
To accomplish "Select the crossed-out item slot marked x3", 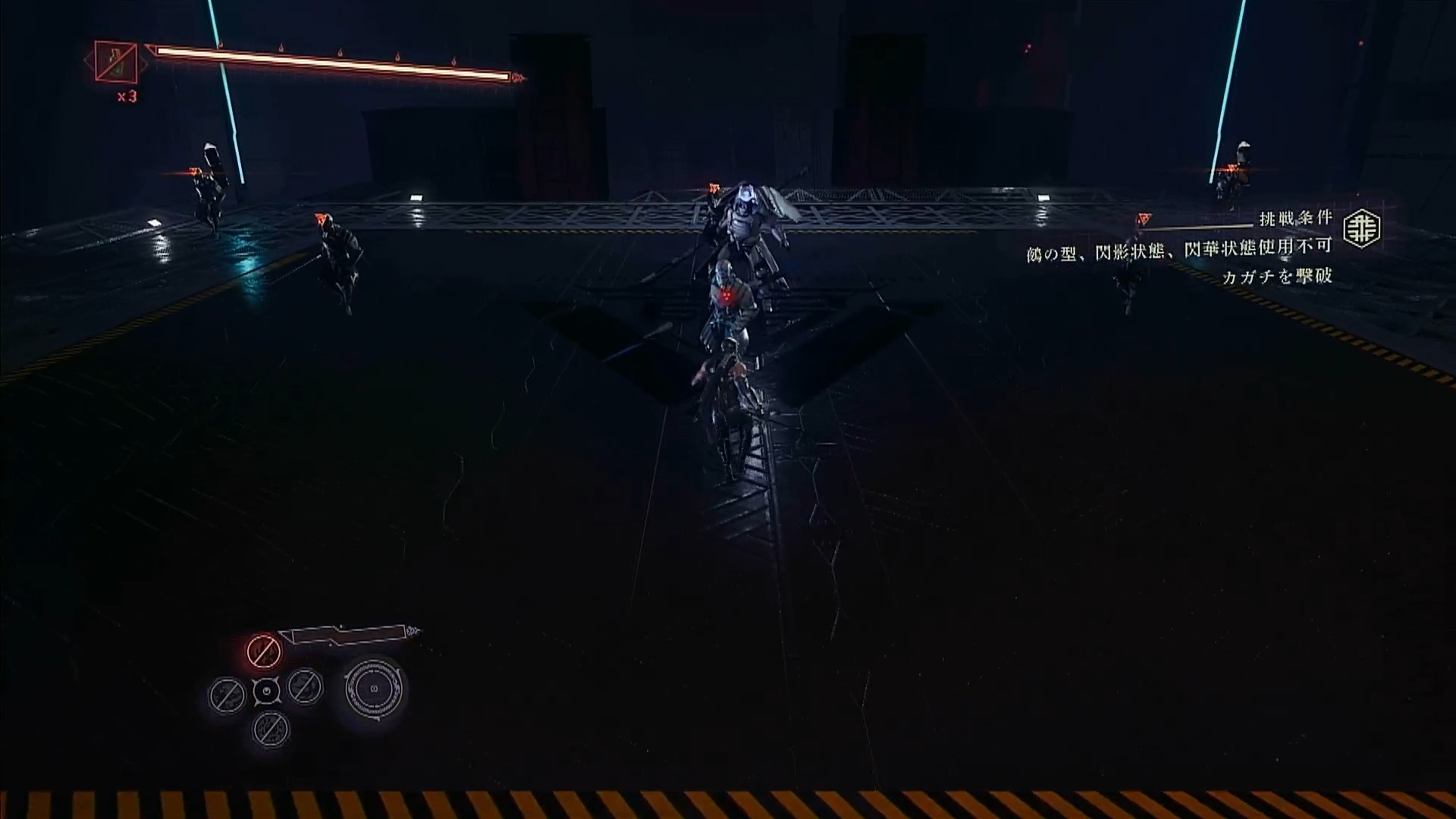I will point(116,62).
